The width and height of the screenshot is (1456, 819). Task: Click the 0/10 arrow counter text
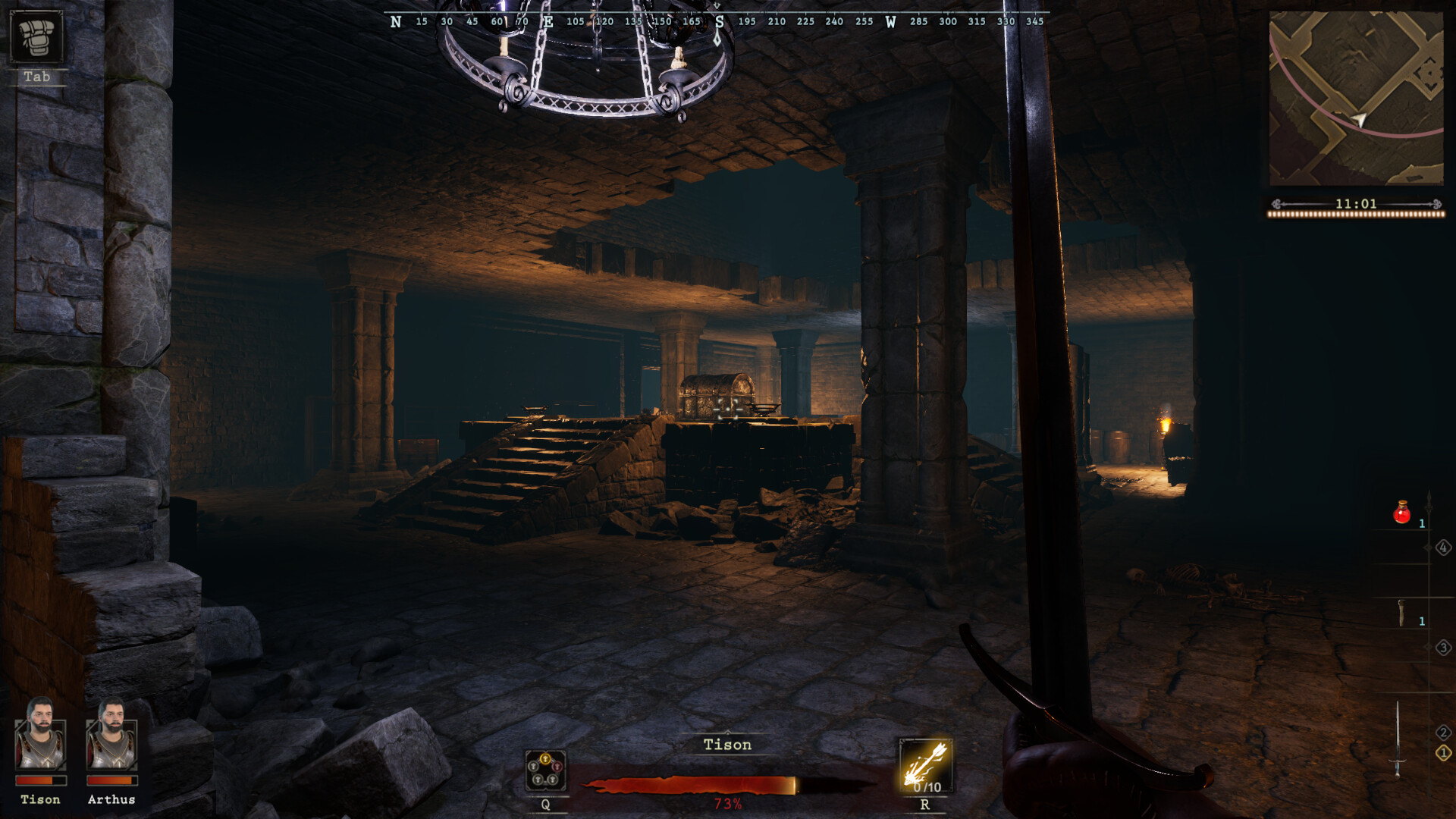(x=927, y=787)
